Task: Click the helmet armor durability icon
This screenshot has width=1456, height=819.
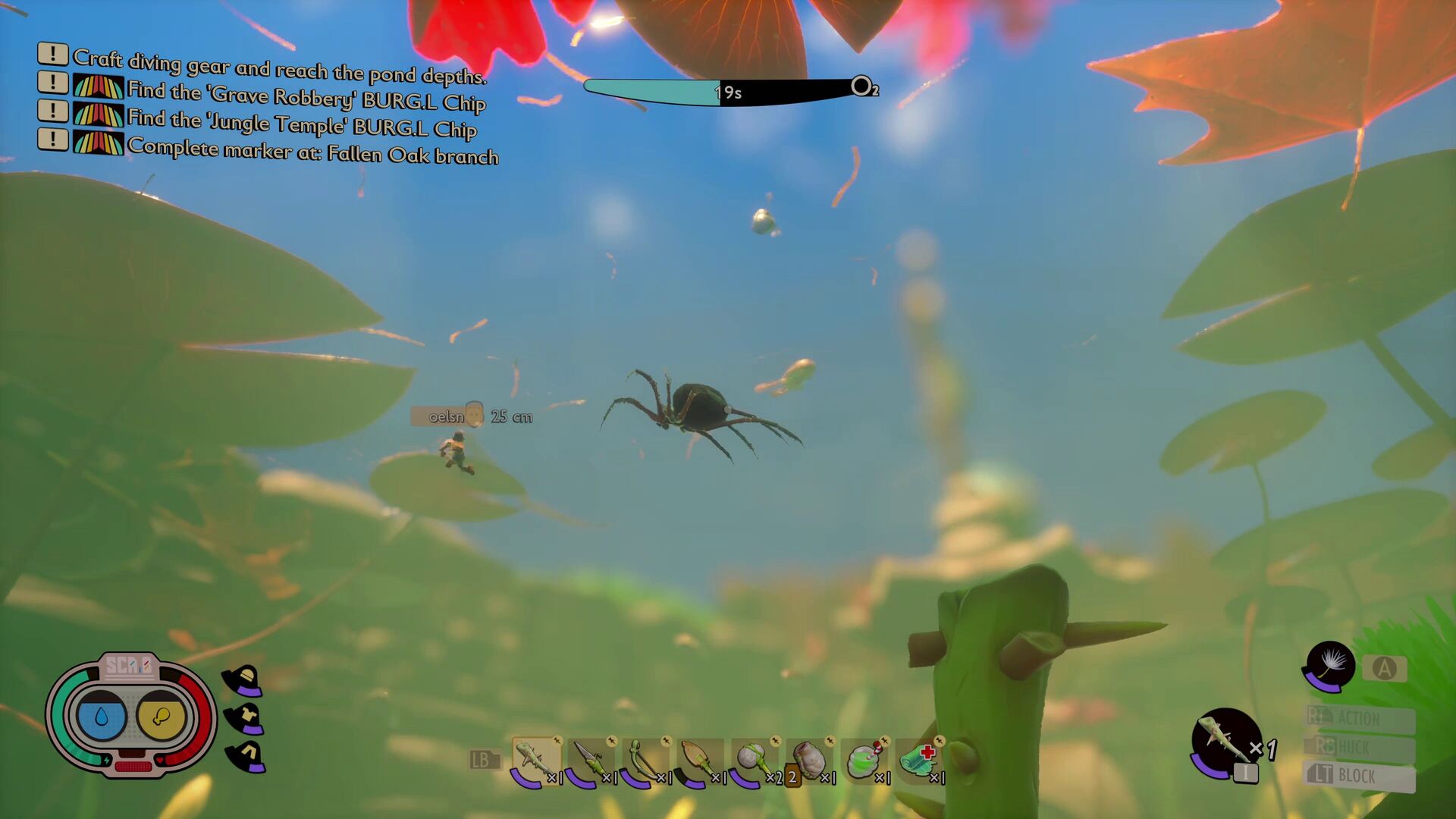Action: pos(243,680)
